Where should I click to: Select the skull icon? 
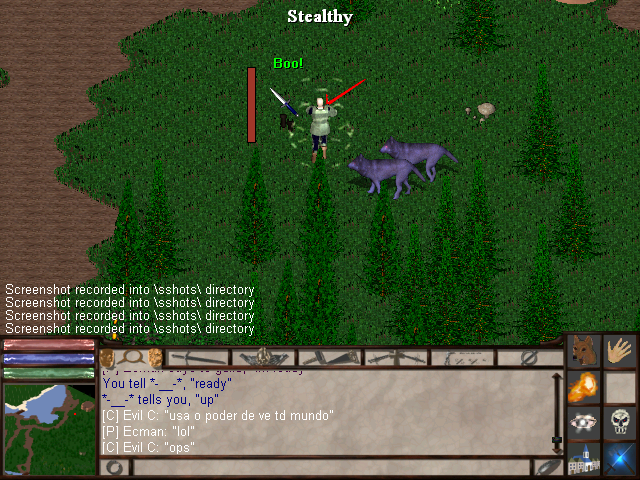coord(622,422)
